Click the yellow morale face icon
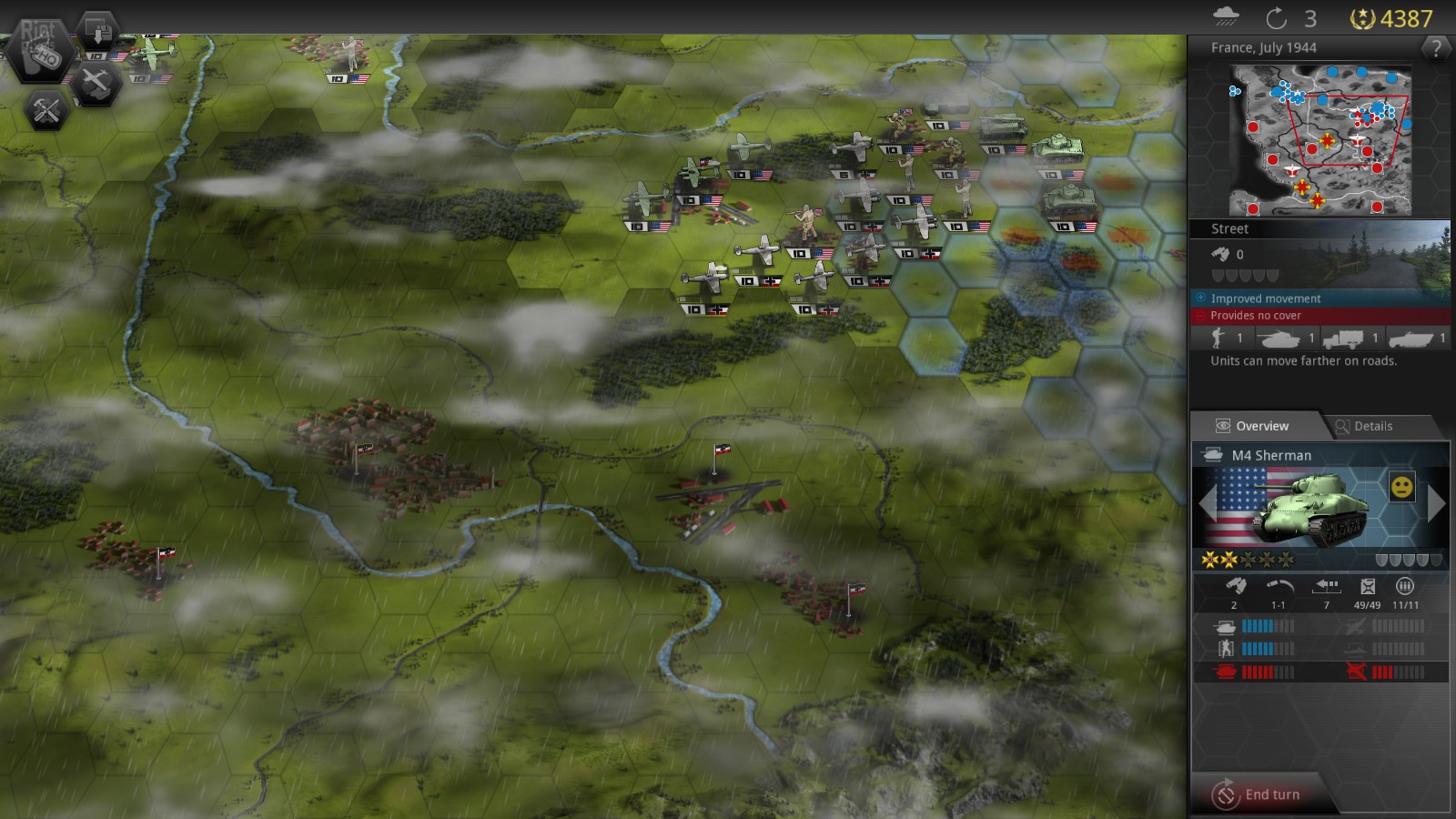The width and height of the screenshot is (1456, 819). 1402,487
